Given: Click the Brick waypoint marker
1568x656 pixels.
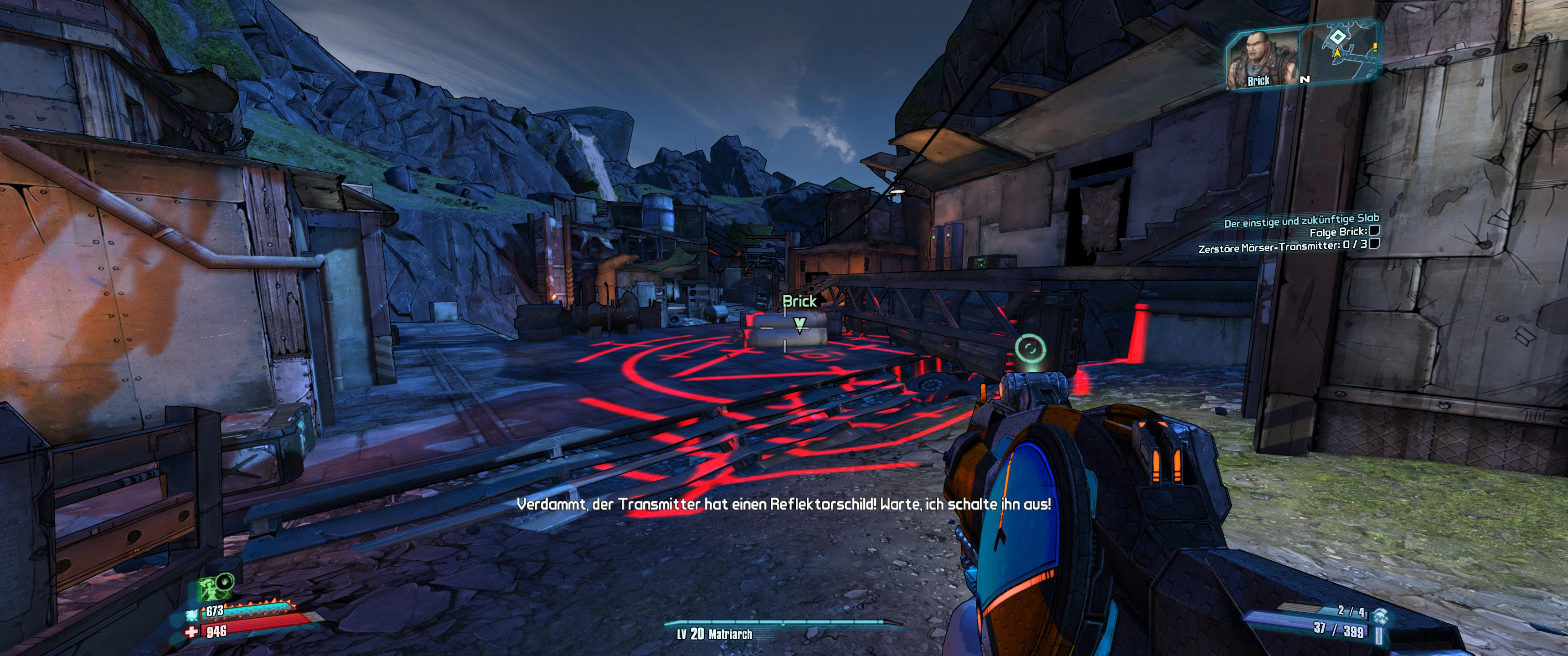Looking at the screenshot, I should point(799,323).
